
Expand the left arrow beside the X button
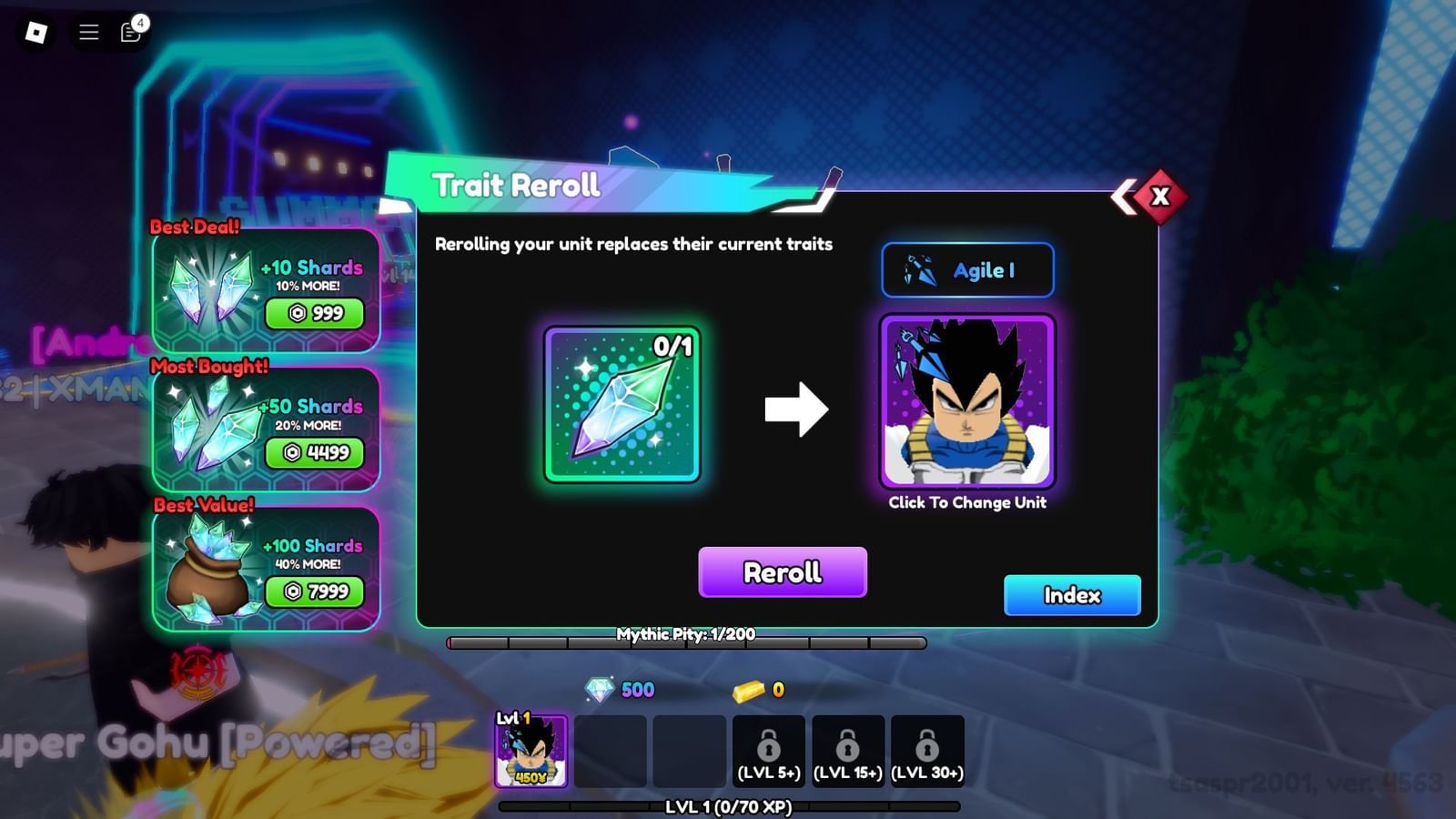1124,196
